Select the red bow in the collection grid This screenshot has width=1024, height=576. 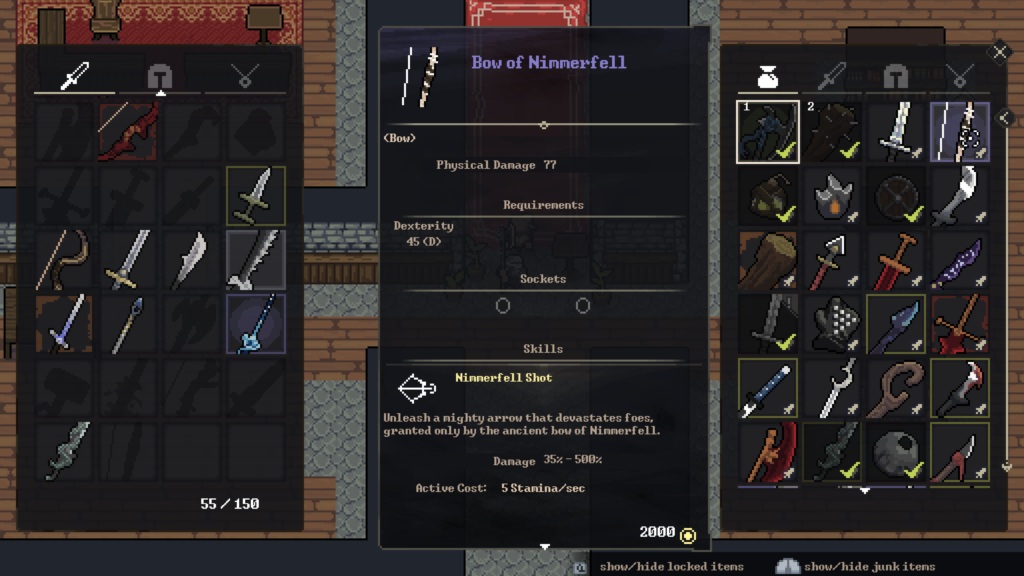click(x=128, y=131)
